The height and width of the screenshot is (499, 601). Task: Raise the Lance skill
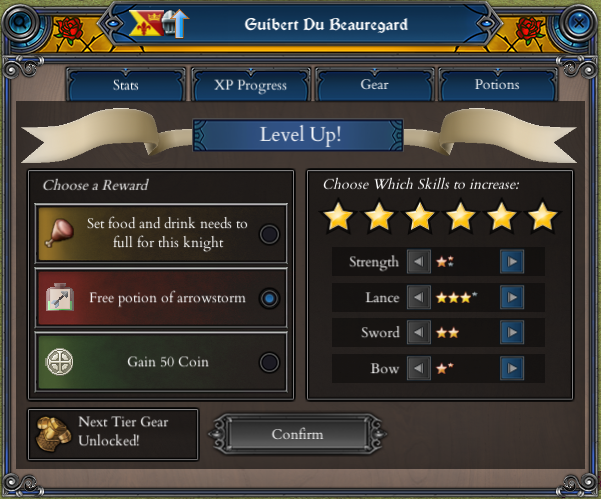(512, 298)
